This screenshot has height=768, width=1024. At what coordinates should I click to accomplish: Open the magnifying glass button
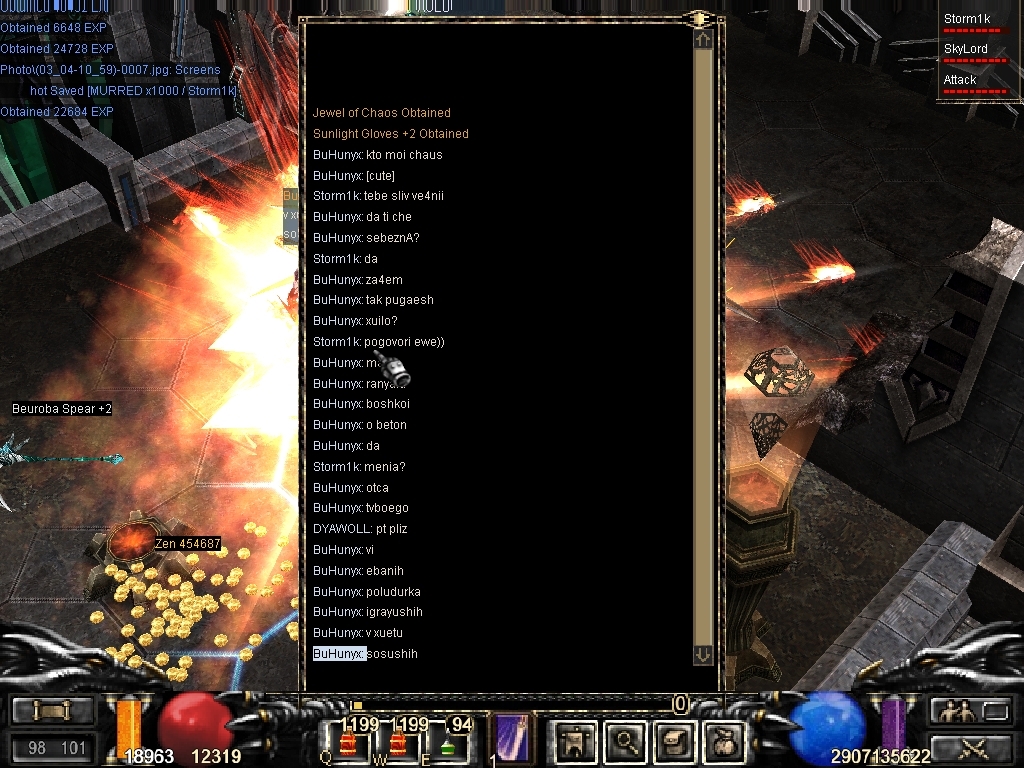pos(626,741)
